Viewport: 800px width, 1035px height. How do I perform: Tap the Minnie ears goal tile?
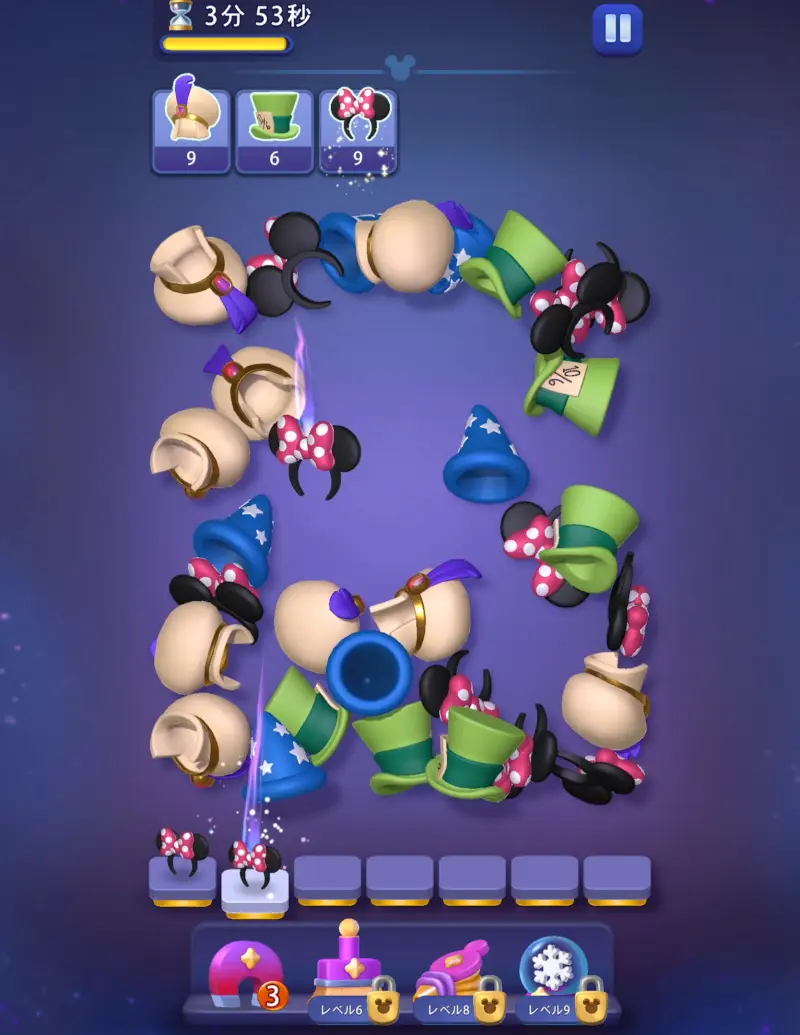pos(357,130)
